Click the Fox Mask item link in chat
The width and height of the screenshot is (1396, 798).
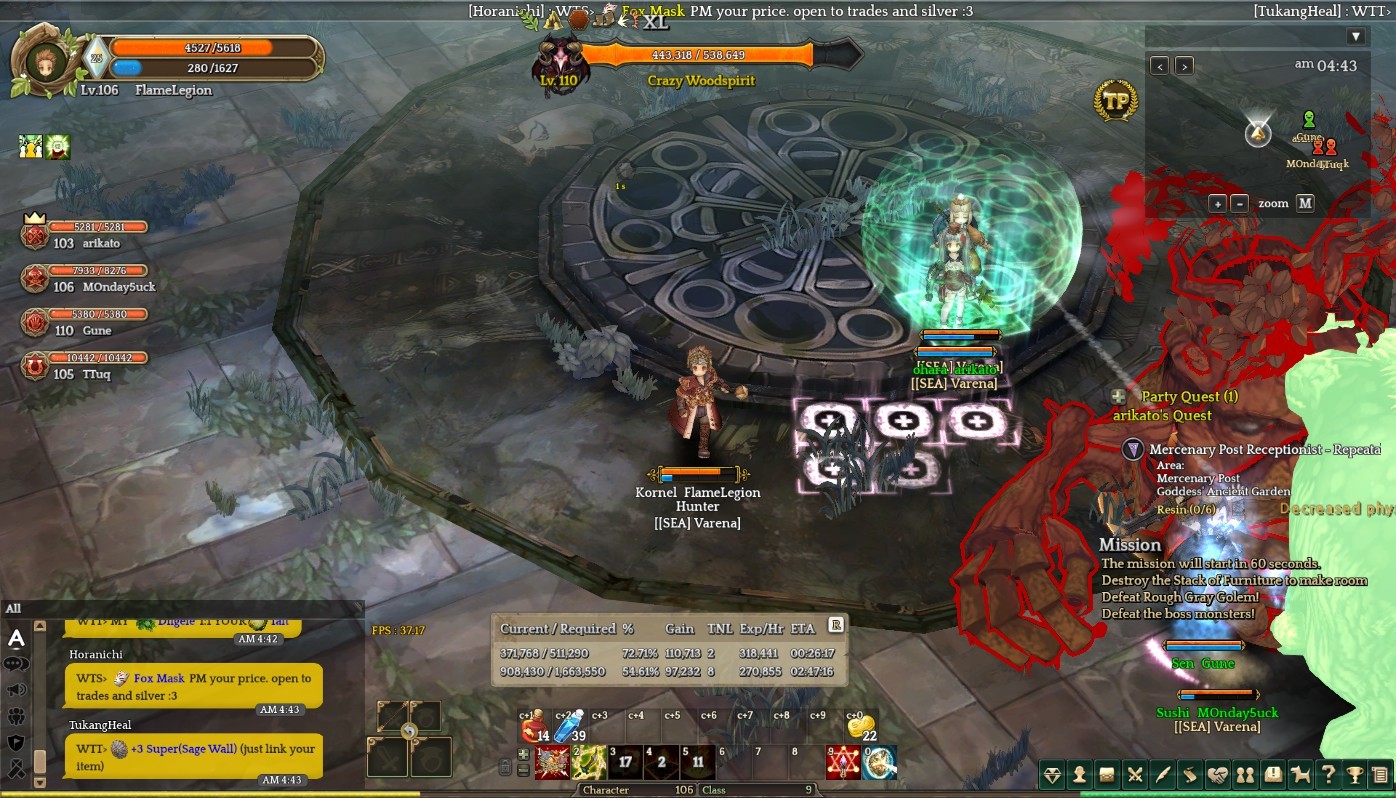click(x=158, y=678)
